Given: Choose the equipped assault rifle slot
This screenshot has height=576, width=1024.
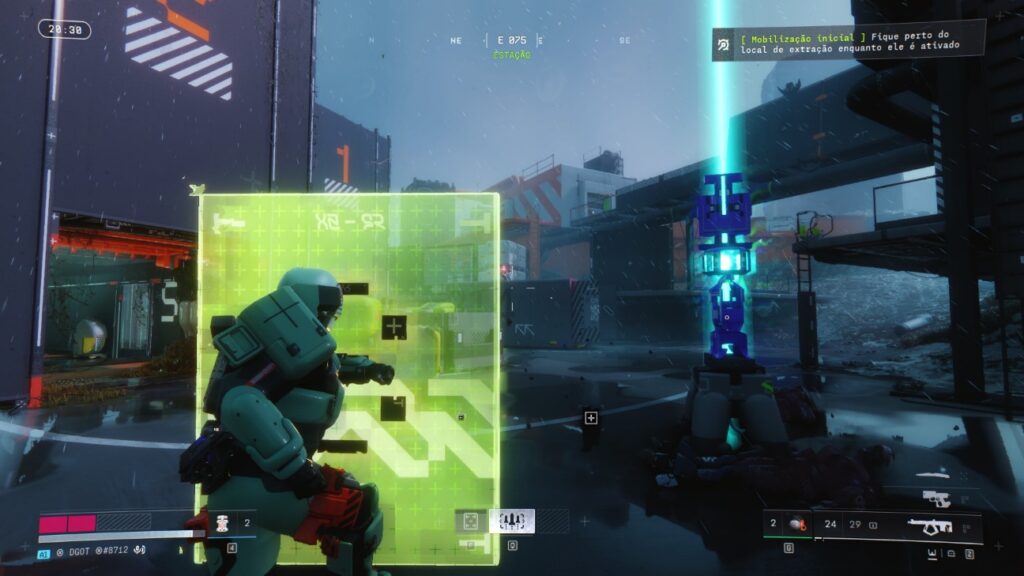Looking at the screenshot, I should click(930, 525).
